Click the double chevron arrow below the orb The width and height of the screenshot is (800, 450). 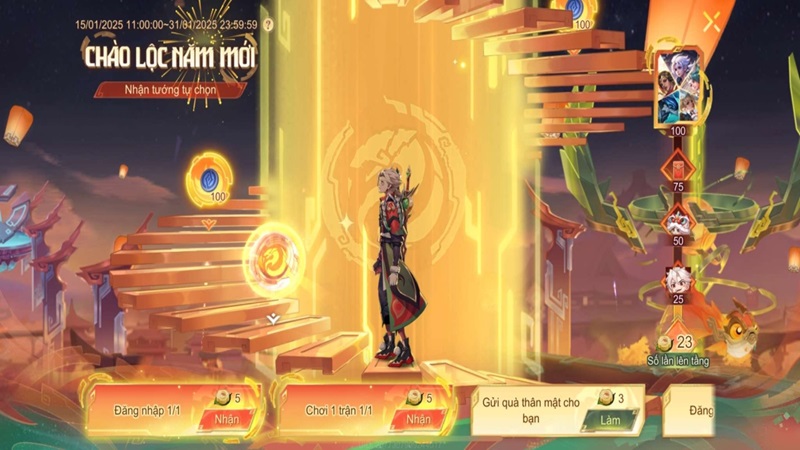tap(272, 318)
